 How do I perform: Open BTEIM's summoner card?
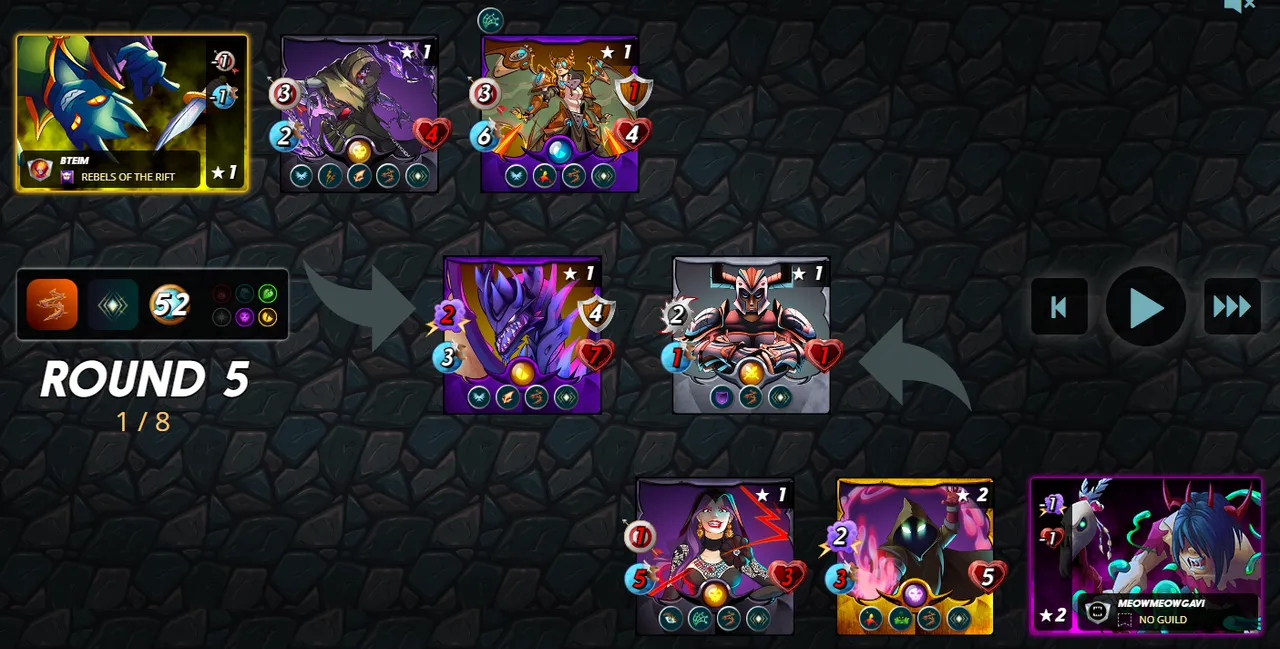tap(131, 113)
